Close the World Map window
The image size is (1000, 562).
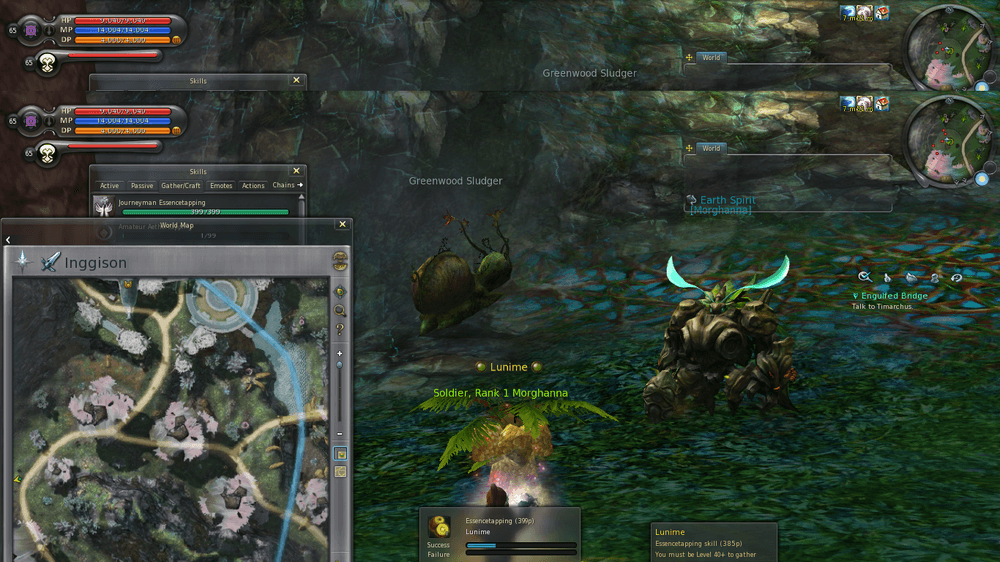343,225
